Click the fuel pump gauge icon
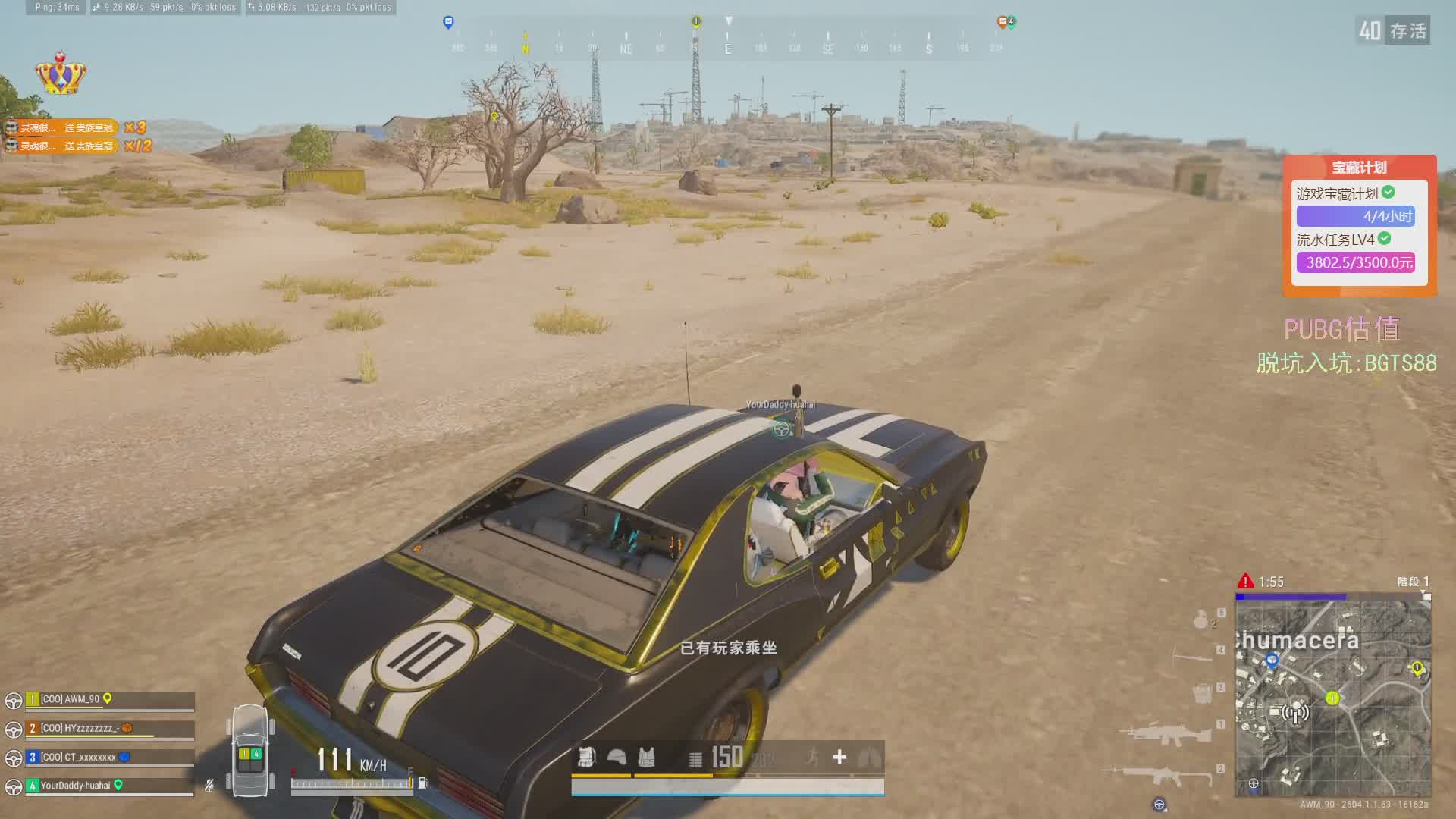1456x819 pixels. tap(423, 783)
